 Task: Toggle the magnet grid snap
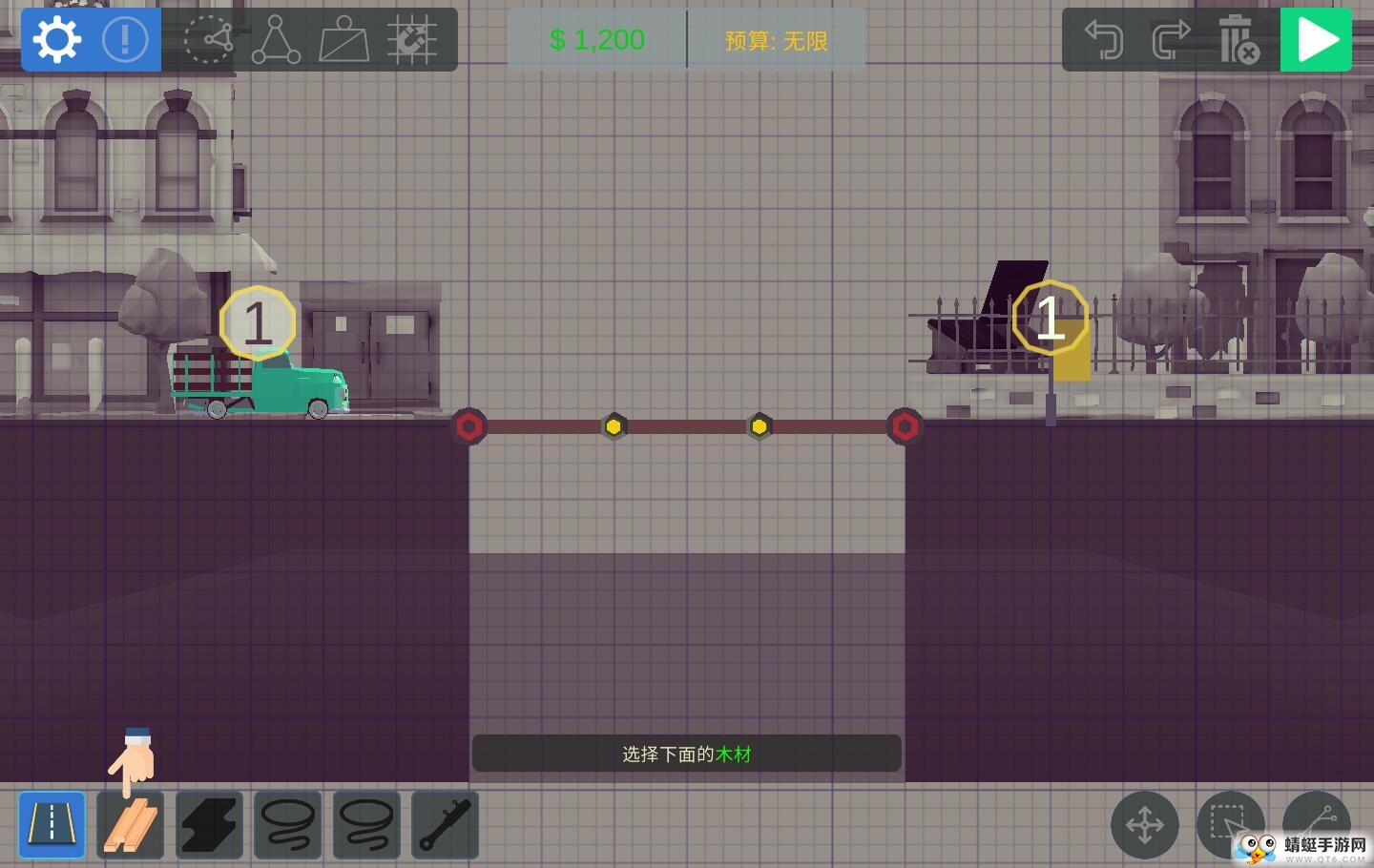click(412, 40)
